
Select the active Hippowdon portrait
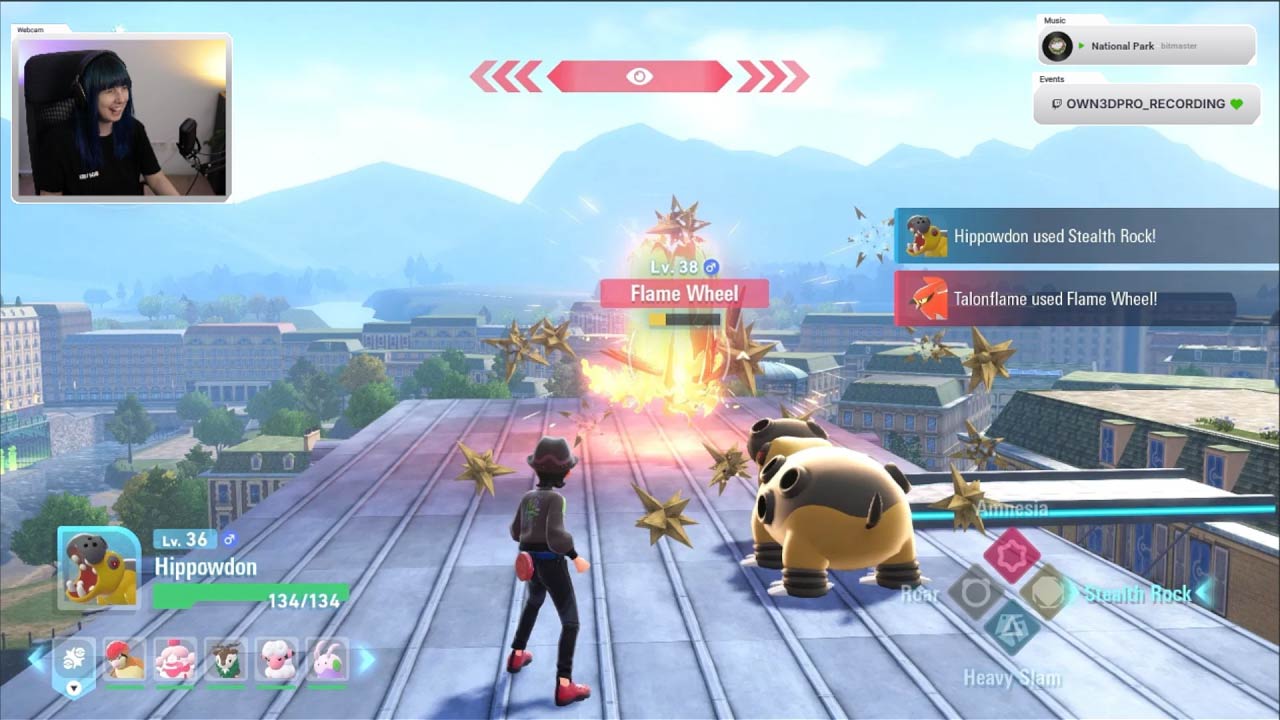99,568
